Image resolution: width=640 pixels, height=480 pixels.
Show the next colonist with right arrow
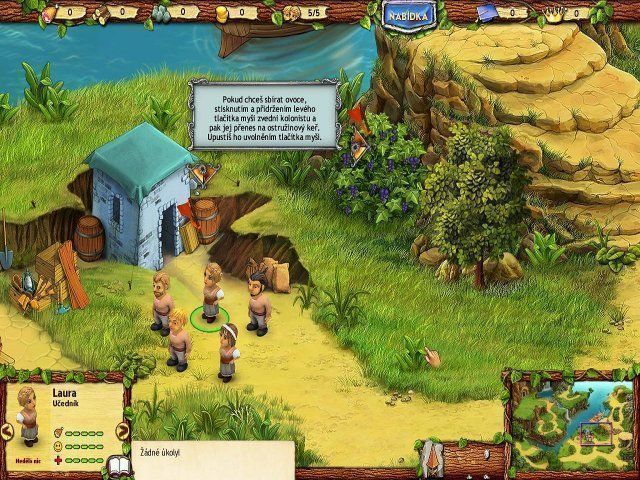pyautogui.click(x=123, y=431)
